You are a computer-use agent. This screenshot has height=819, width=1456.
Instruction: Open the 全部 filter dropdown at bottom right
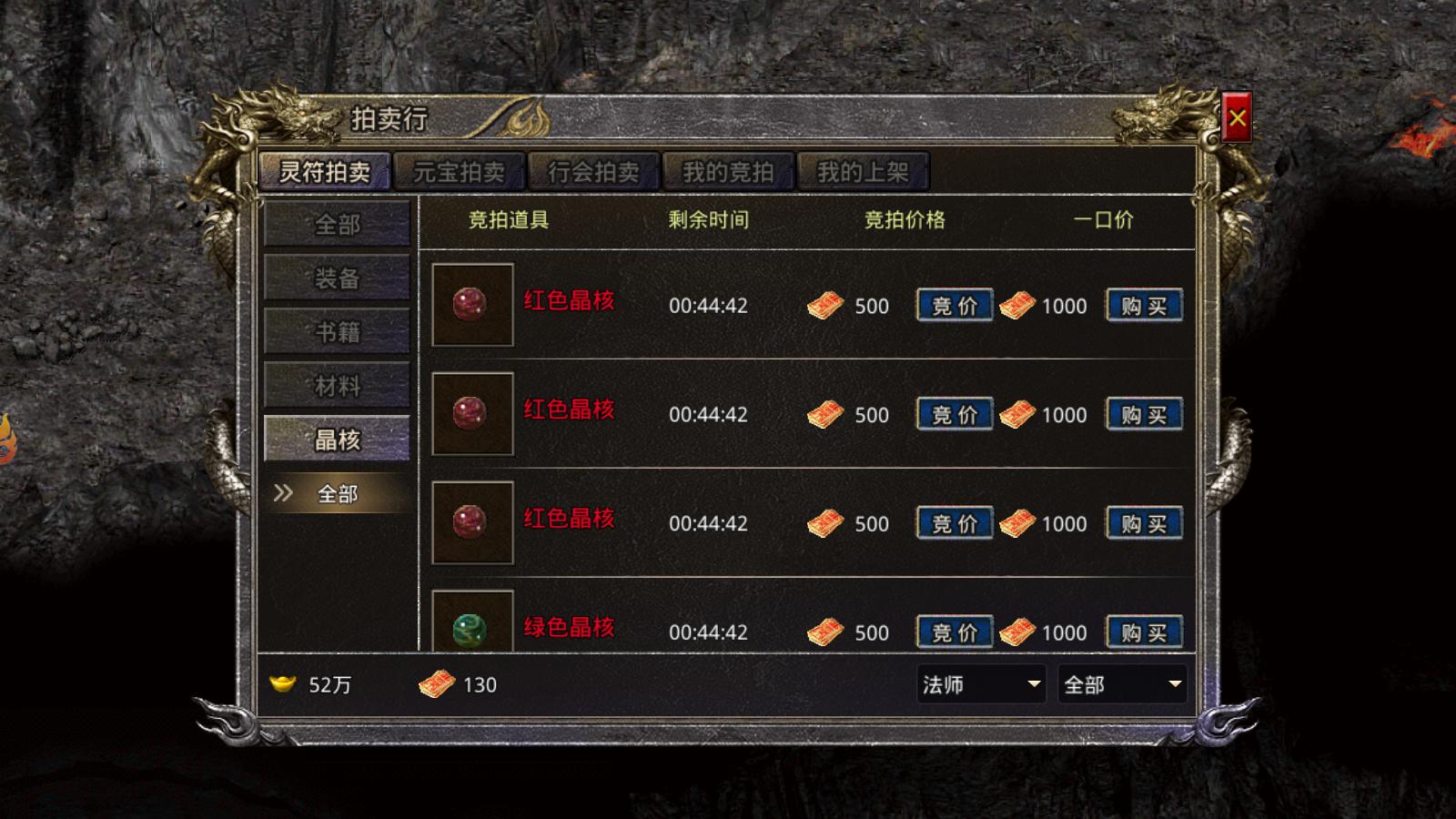pos(1123,685)
